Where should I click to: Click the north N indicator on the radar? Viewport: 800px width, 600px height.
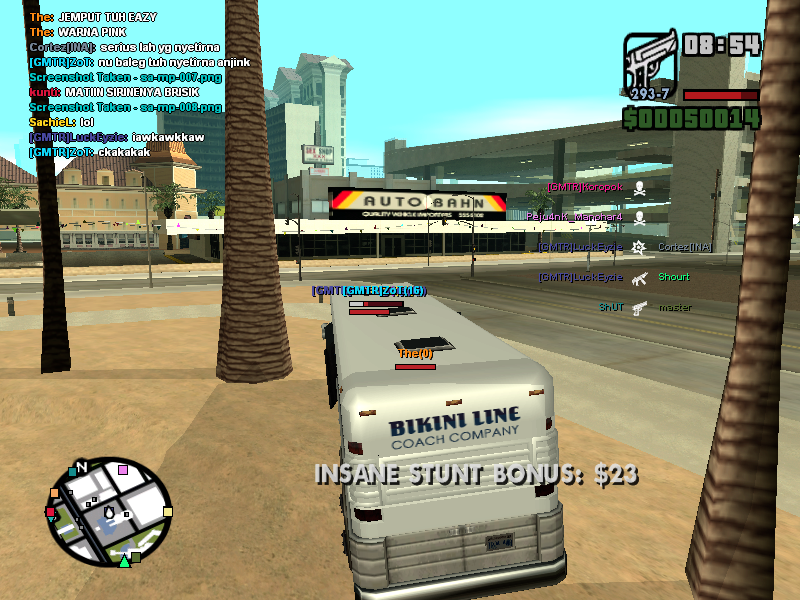82,467
